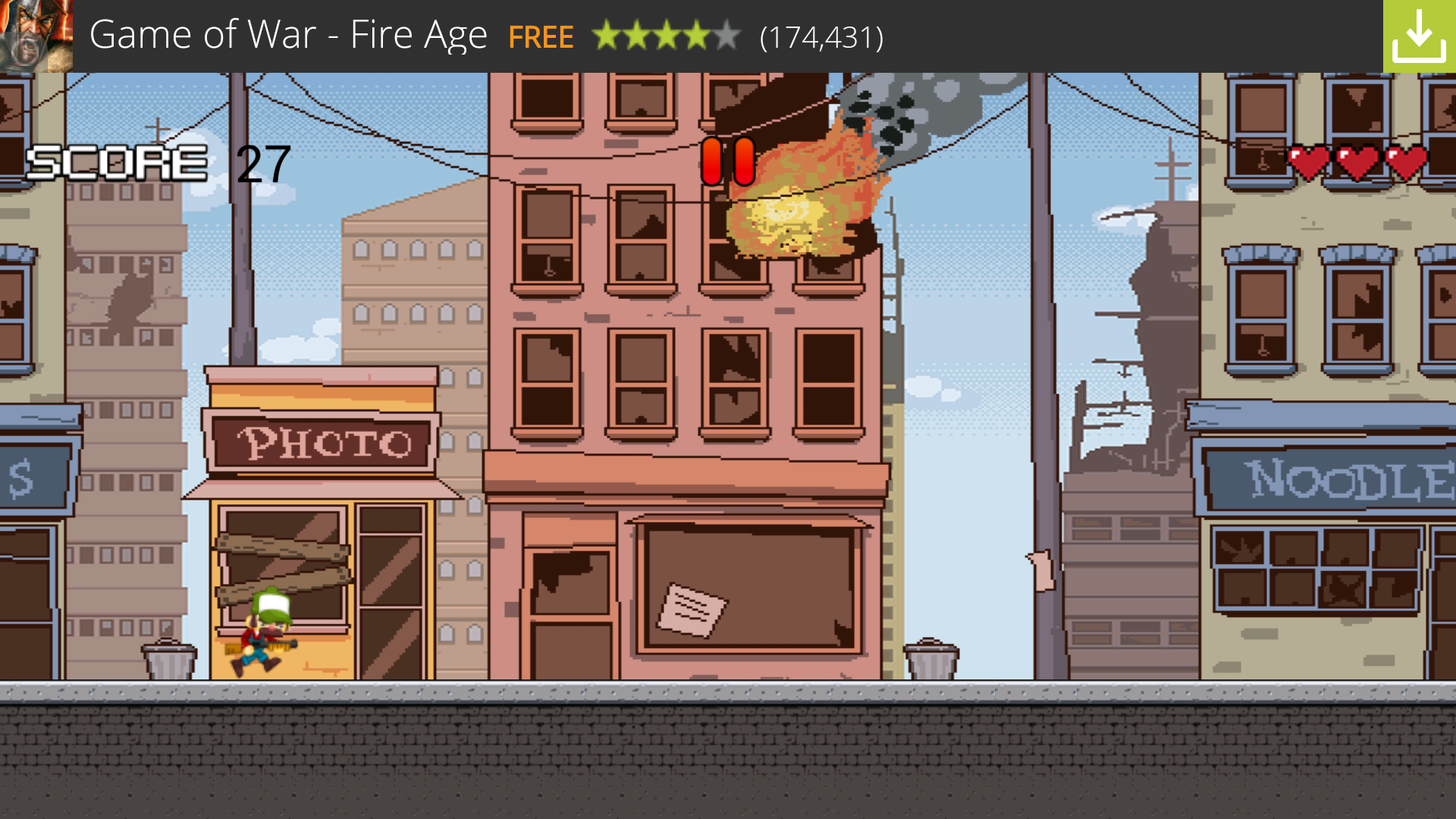This screenshot has width=1456, height=819.
Task: Tap the first red heart health icon
Action: (1307, 162)
